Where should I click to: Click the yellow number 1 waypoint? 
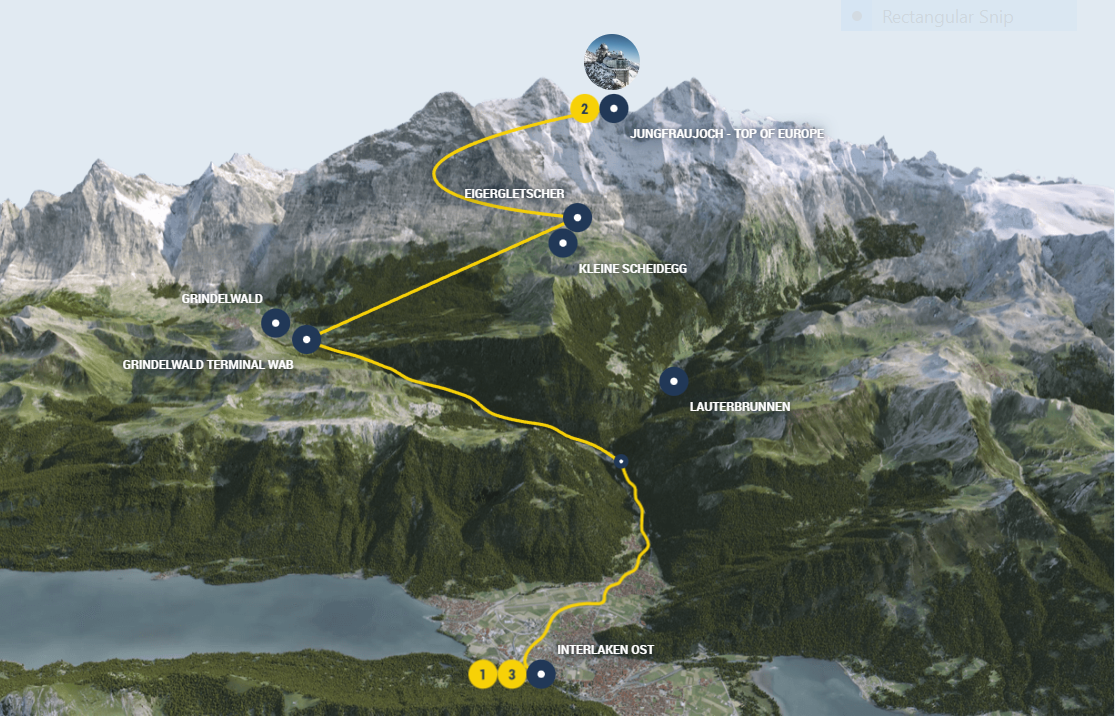click(x=482, y=675)
